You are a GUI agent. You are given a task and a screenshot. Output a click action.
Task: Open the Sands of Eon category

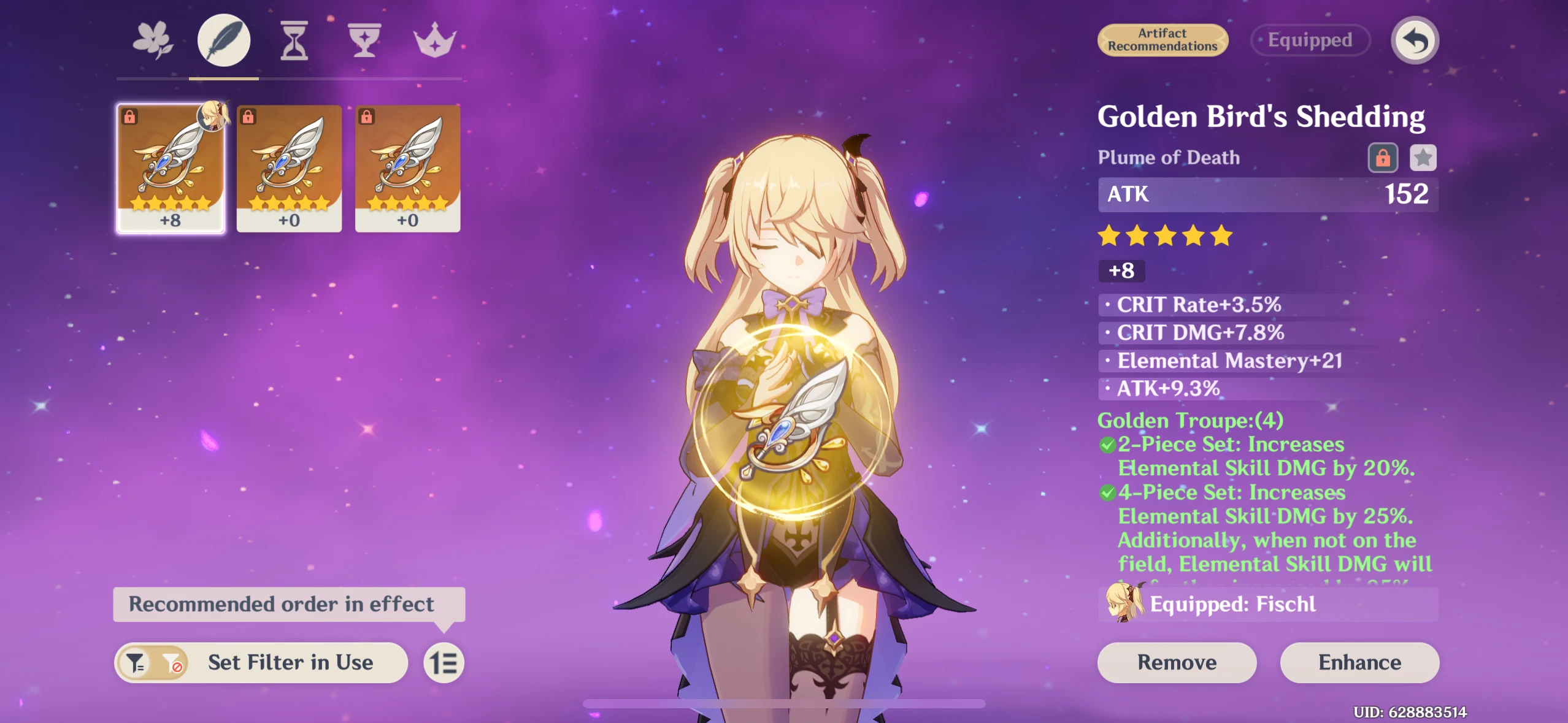point(294,39)
